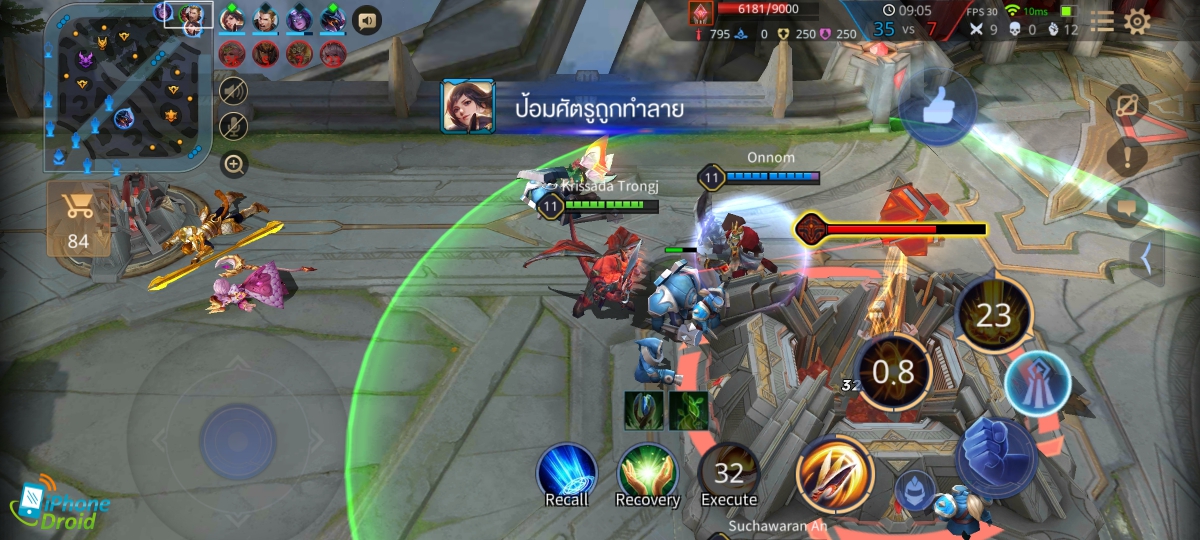Viewport: 1200px width, 540px height.
Task: Hit the blue fist basic attack button
Action: pos(995,458)
